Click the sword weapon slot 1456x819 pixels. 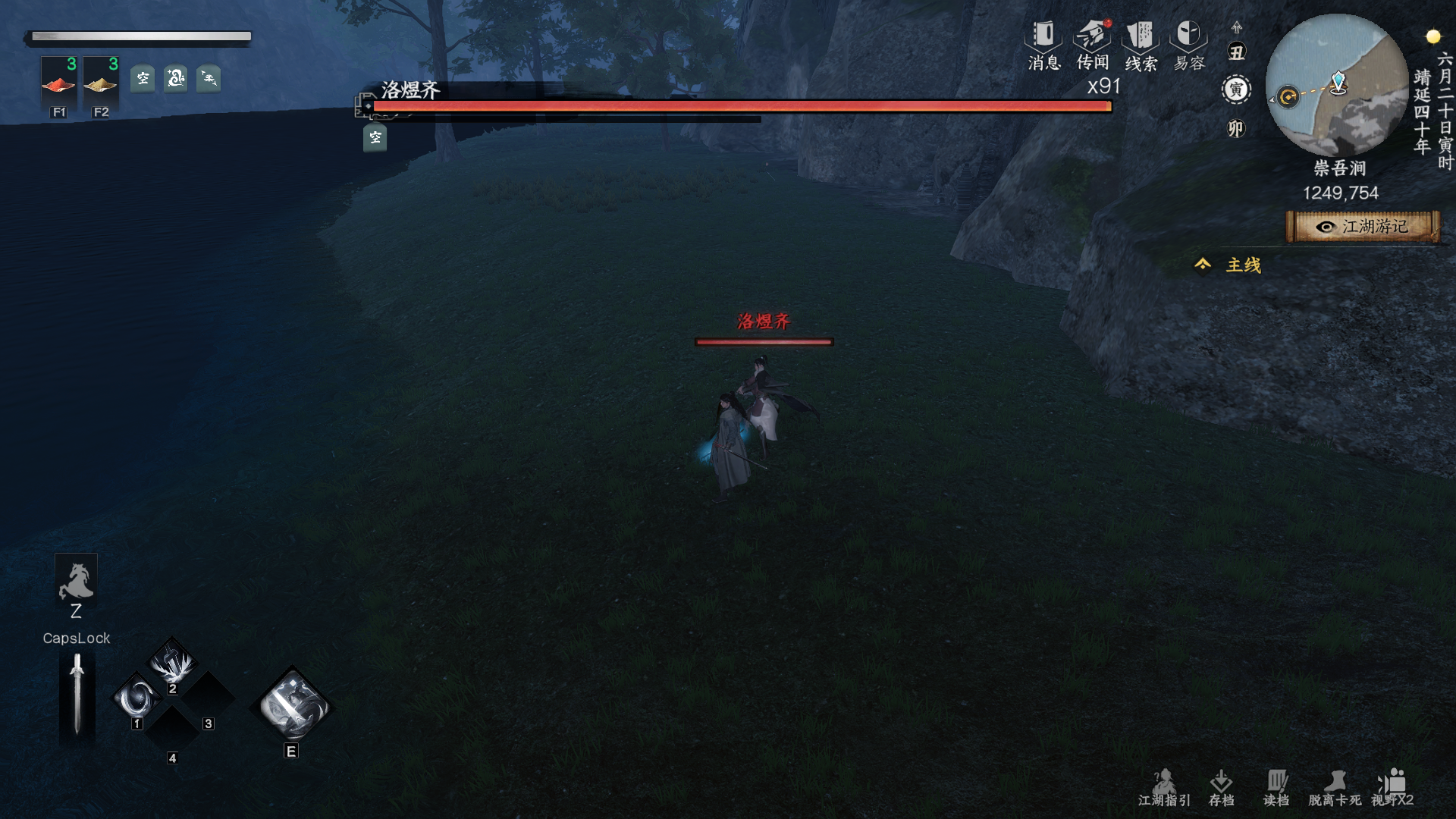click(x=77, y=695)
